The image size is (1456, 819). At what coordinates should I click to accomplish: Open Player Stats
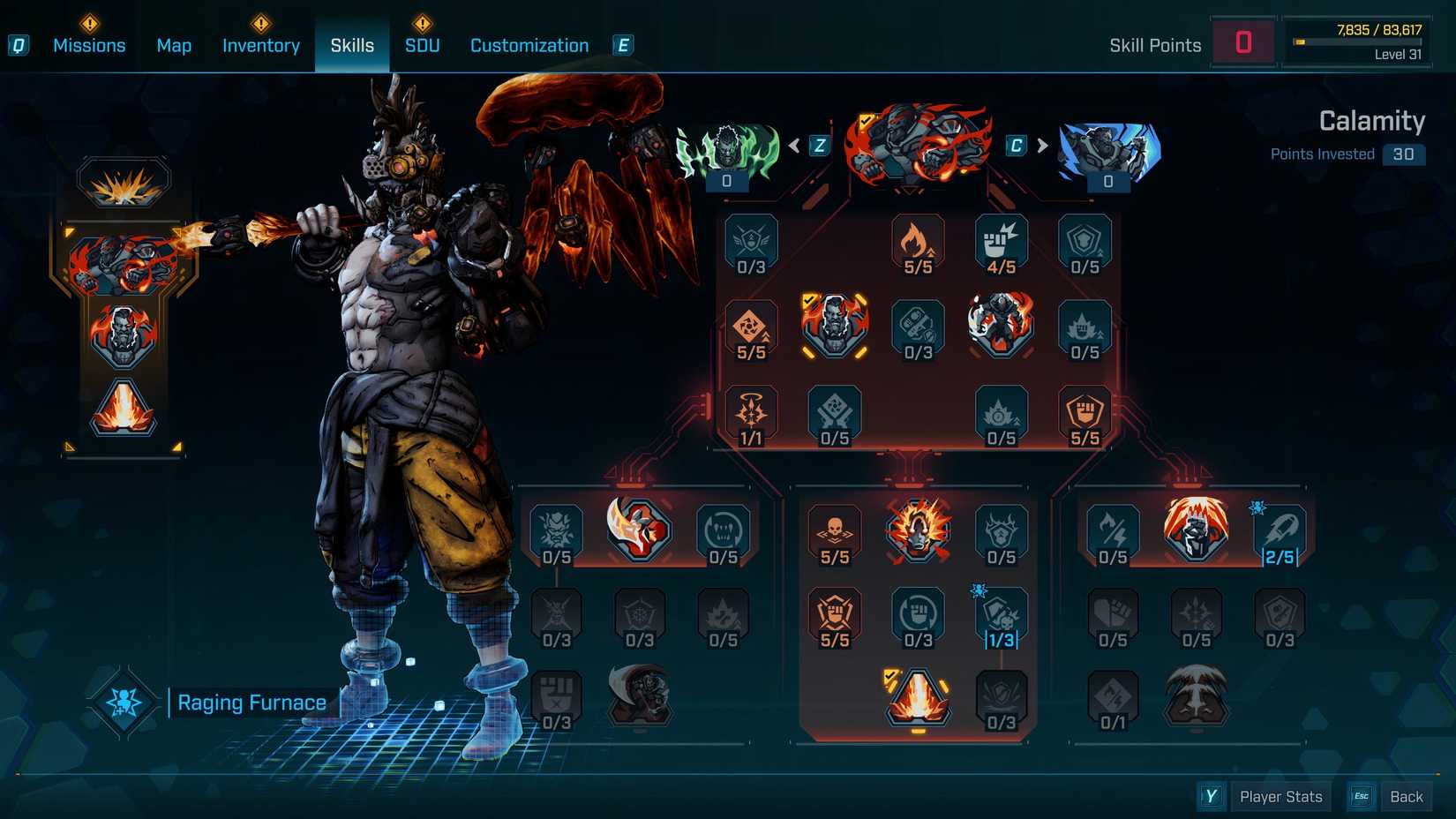pos(1280,797)
